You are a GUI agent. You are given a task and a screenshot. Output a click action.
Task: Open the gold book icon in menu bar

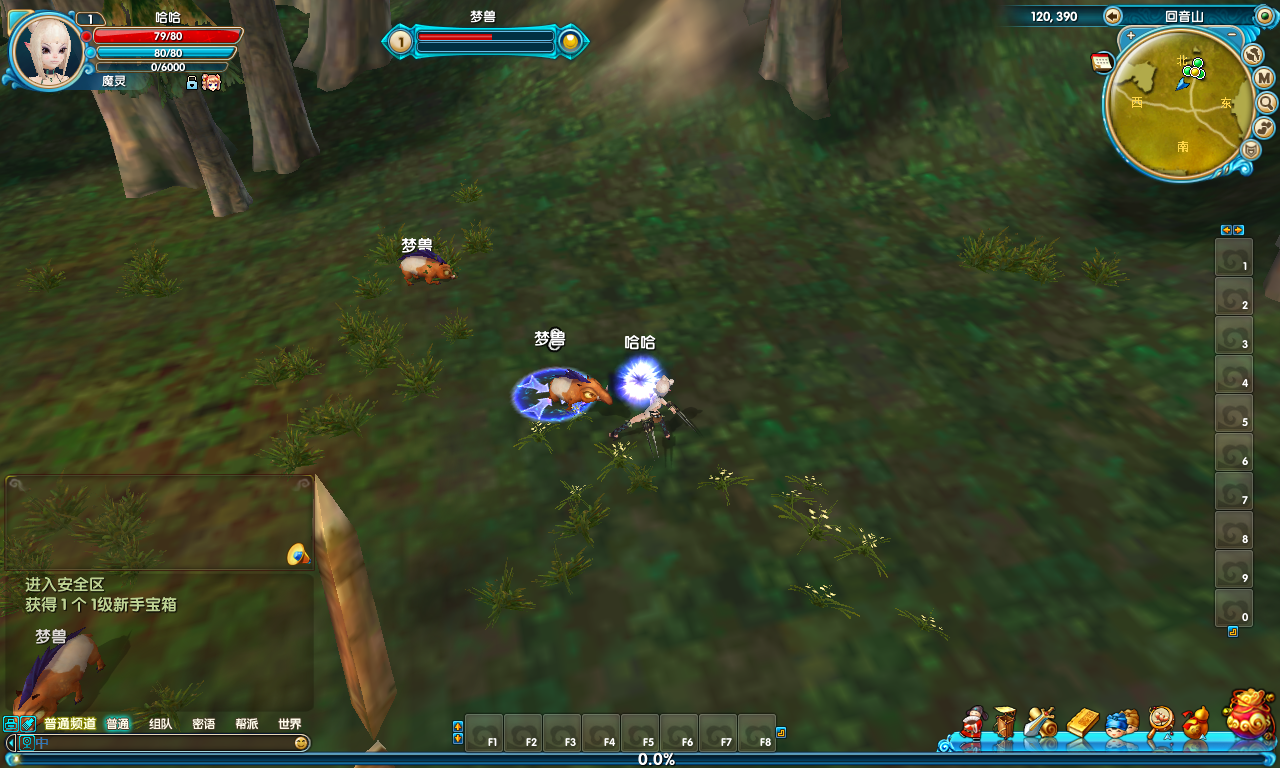[x=1082, y=722]
